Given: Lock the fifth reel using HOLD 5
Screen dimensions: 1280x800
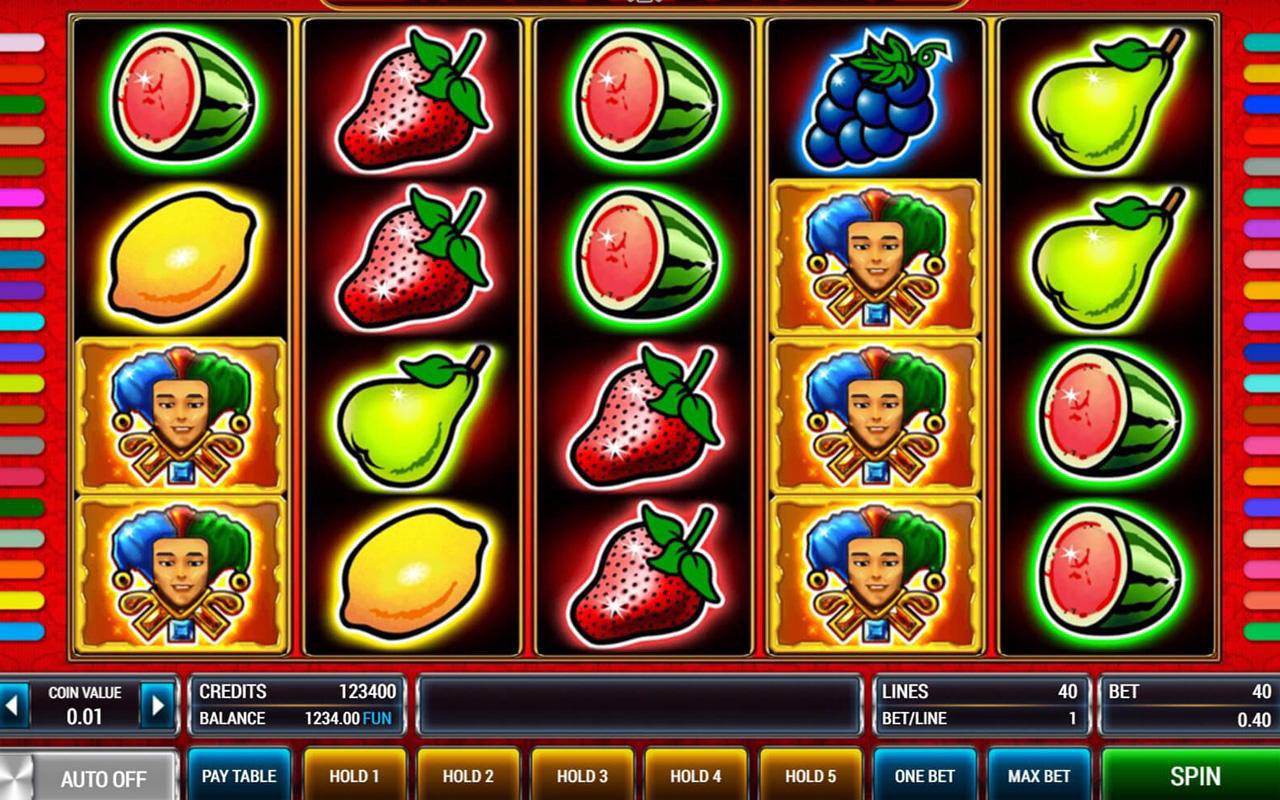Looking at the screenshot, I should (810, 776).
